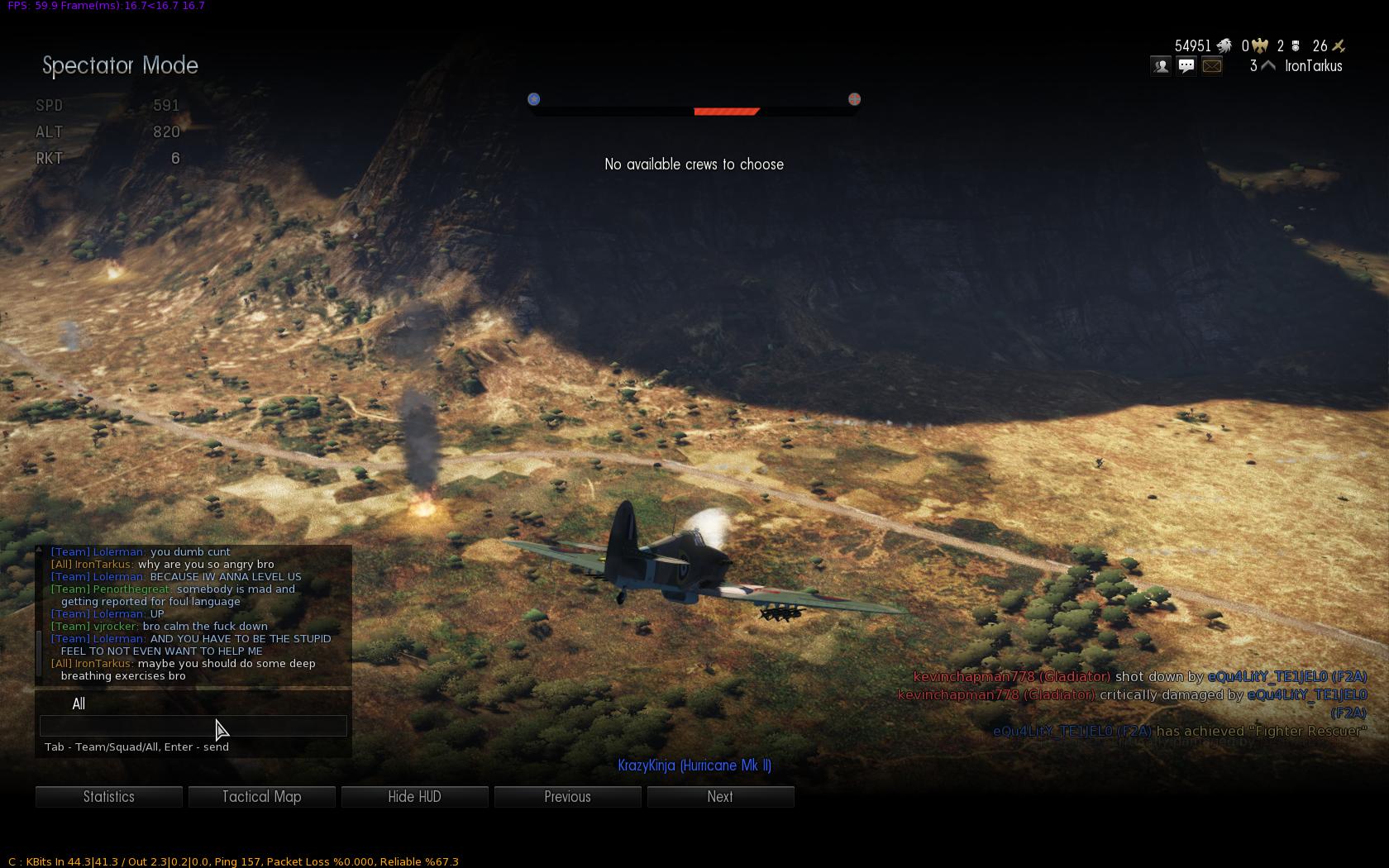The height and width of the screenshot is (868, 1389).
Task: Open the friends and contacts icon
Action: pyautogui.click(x=1161, y=66)
